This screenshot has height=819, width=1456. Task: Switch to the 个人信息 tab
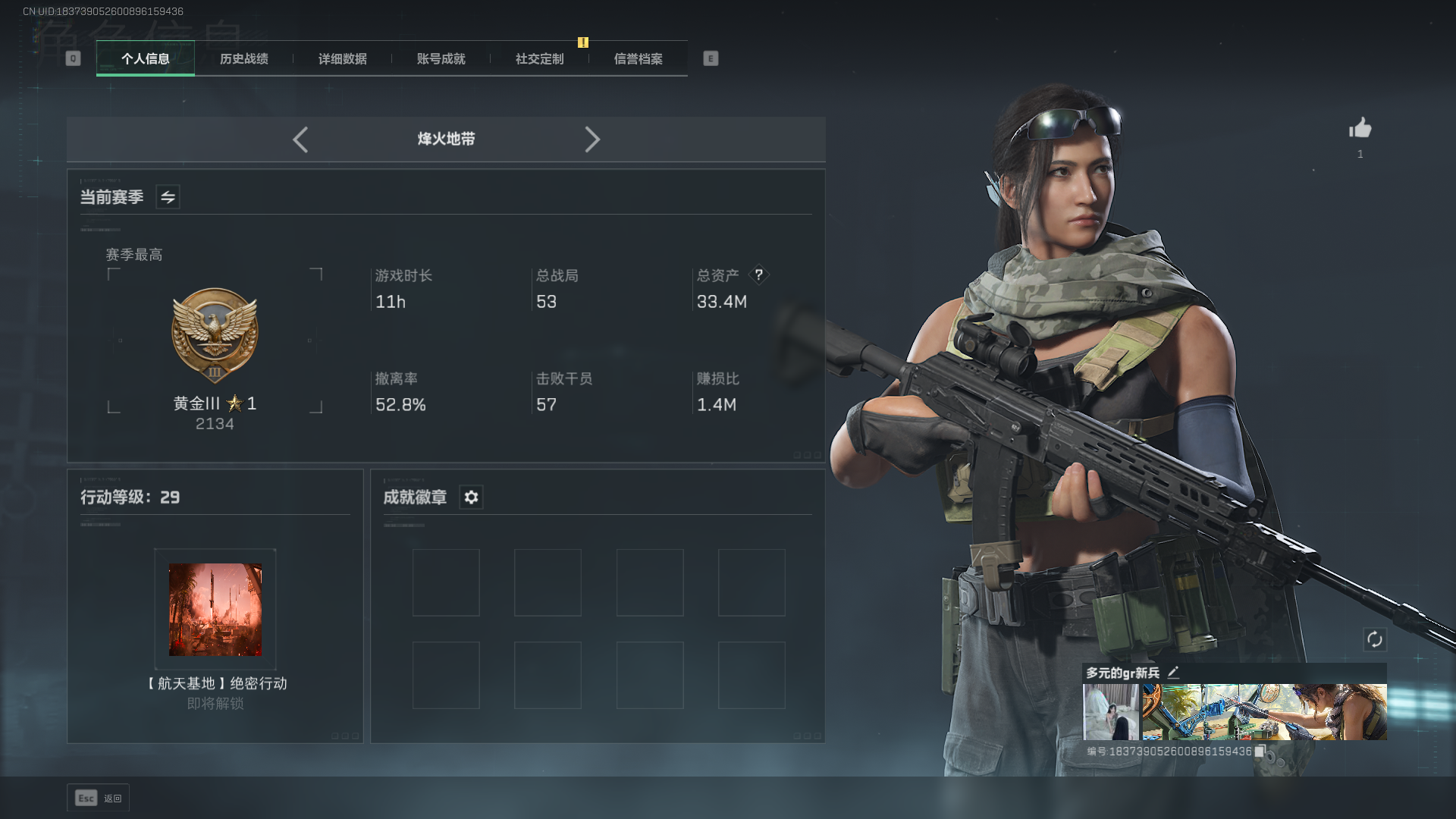pos(146,59)
